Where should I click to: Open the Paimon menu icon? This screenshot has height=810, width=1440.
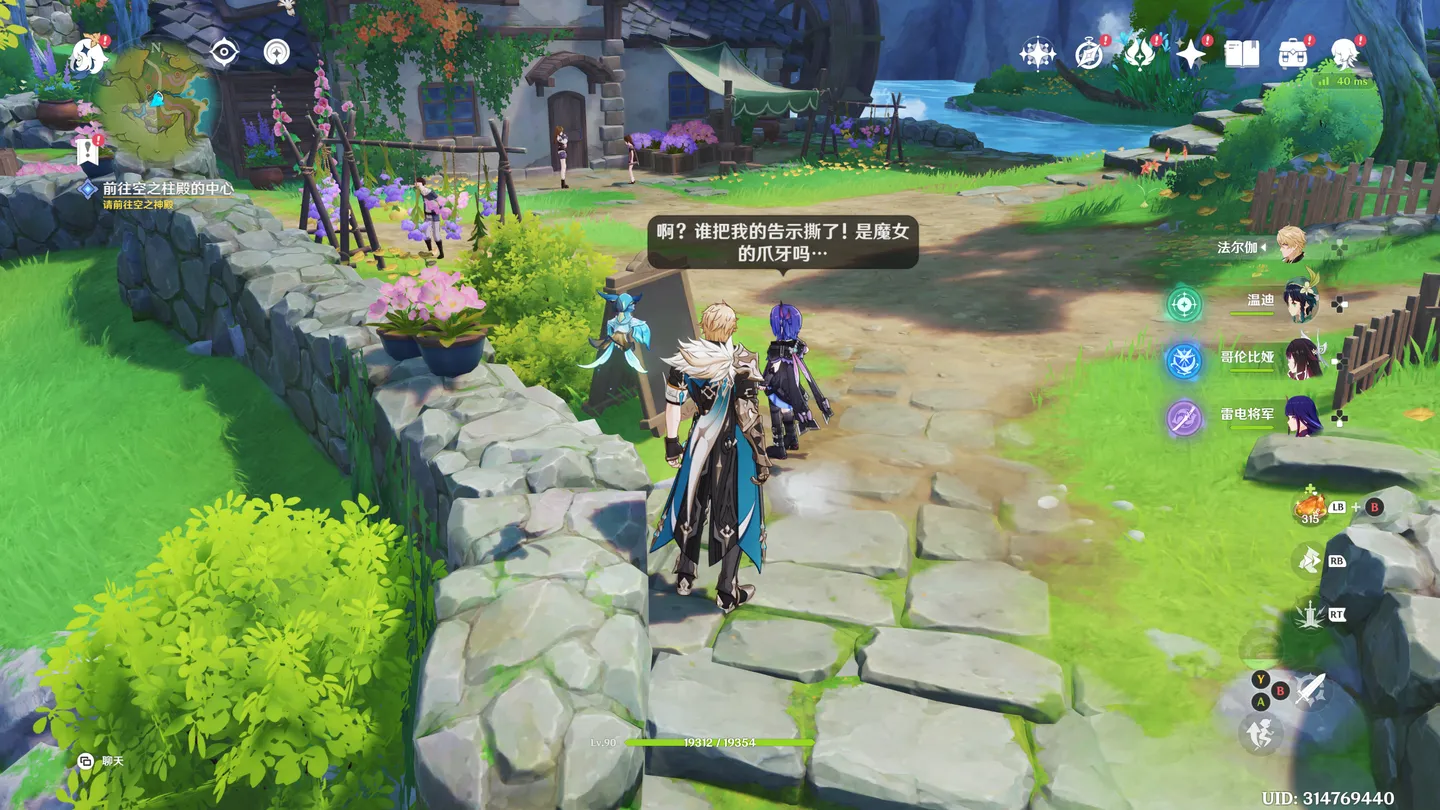[x=88, y=56]
